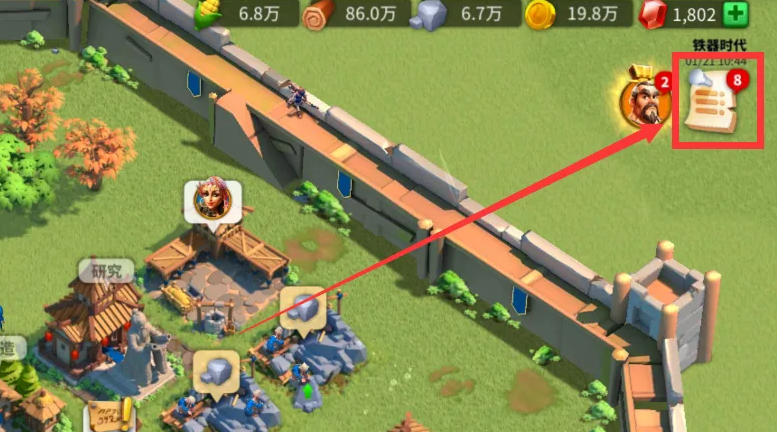777x432 pixels.
Task: Click the scroll bubble with exclamation mark
Action: 110,417
